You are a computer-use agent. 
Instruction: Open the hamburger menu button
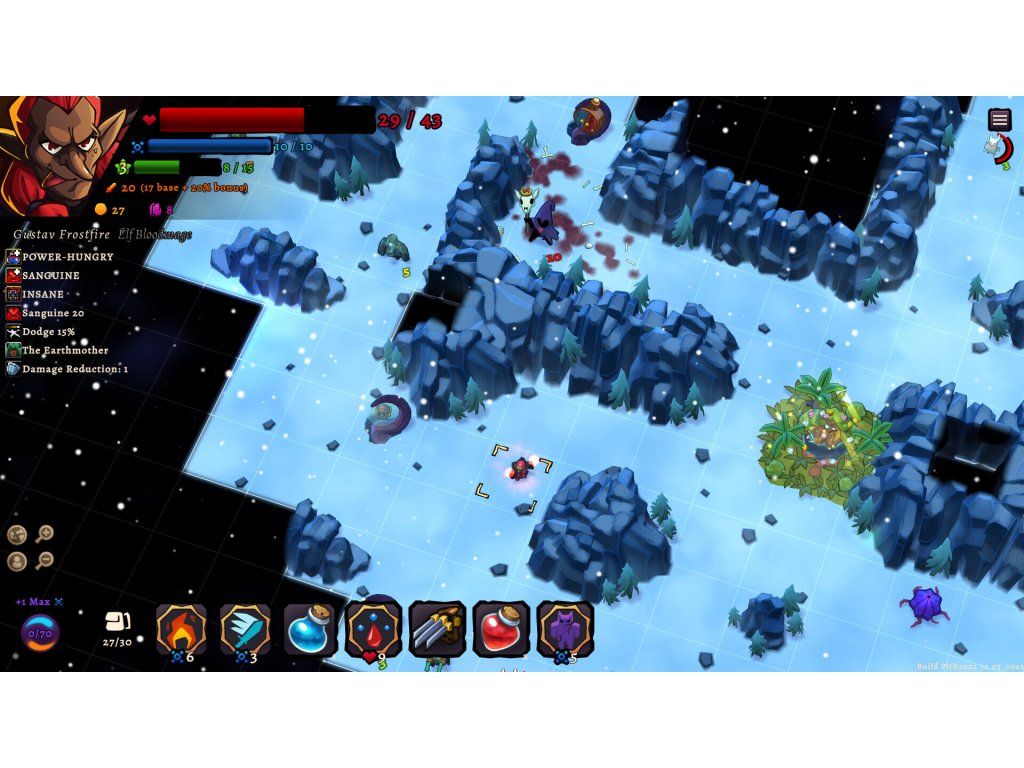click(999, 119)
